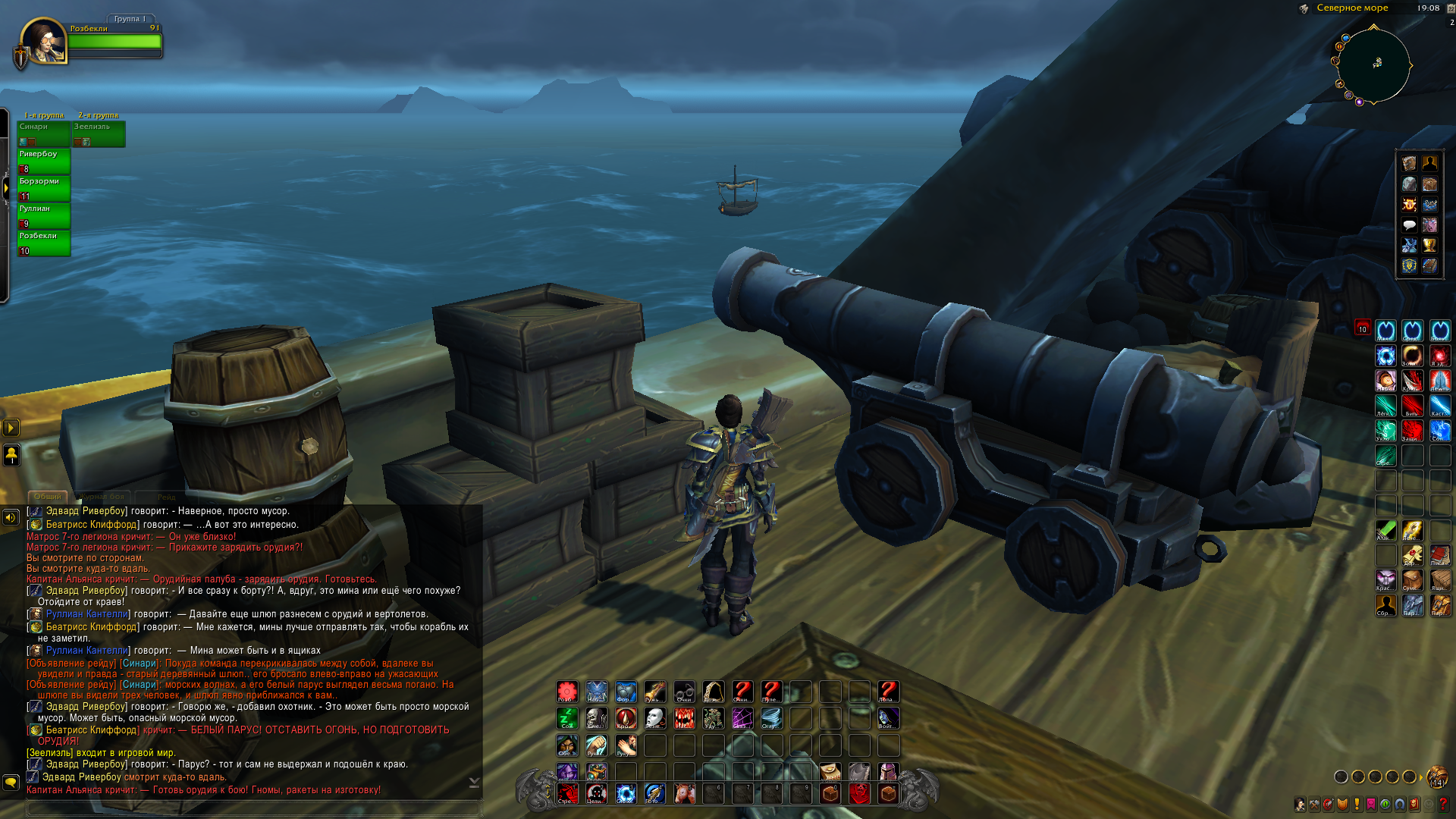Use the tornado whirlwind ability icon
The width and height of the screenshot is (1456, 819).
tap(771, 717)
